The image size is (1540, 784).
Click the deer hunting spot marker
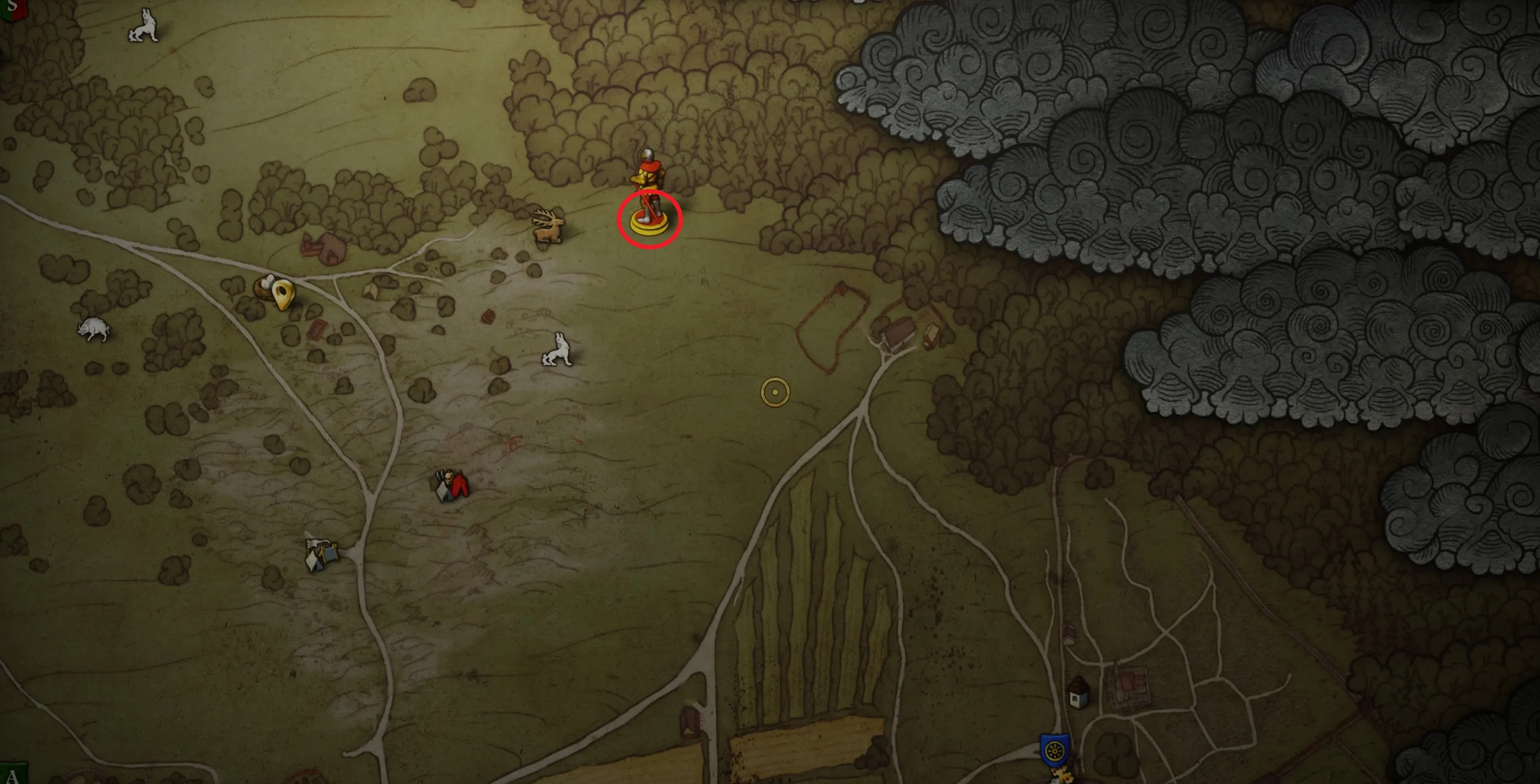point(549,226)
